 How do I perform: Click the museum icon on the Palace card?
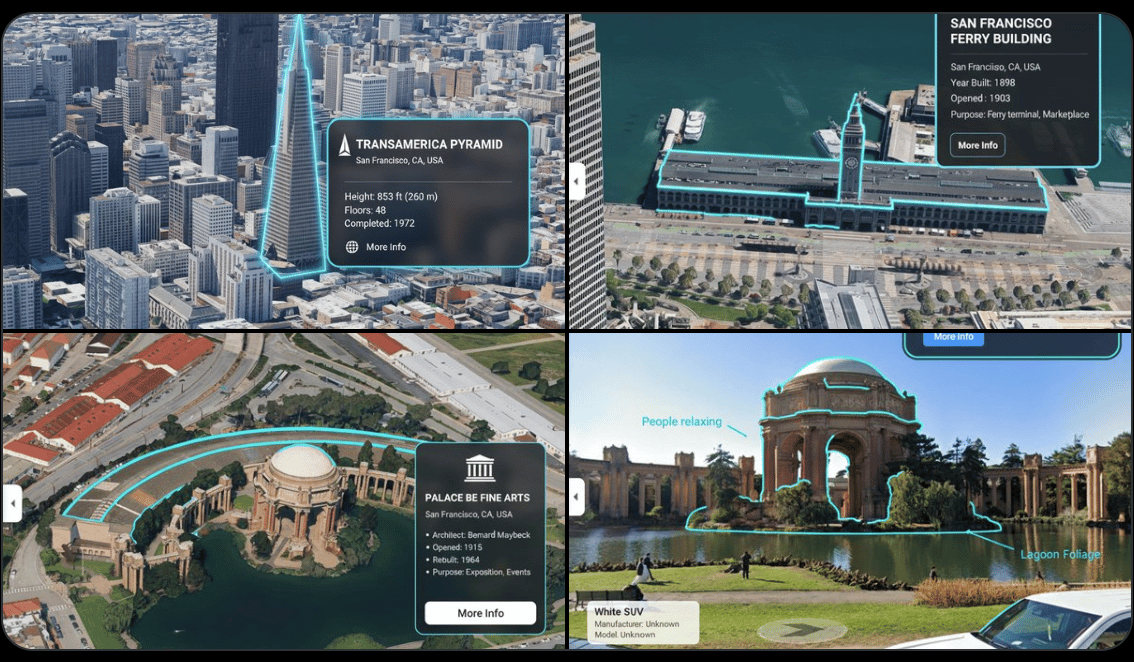tap(480, 467)
